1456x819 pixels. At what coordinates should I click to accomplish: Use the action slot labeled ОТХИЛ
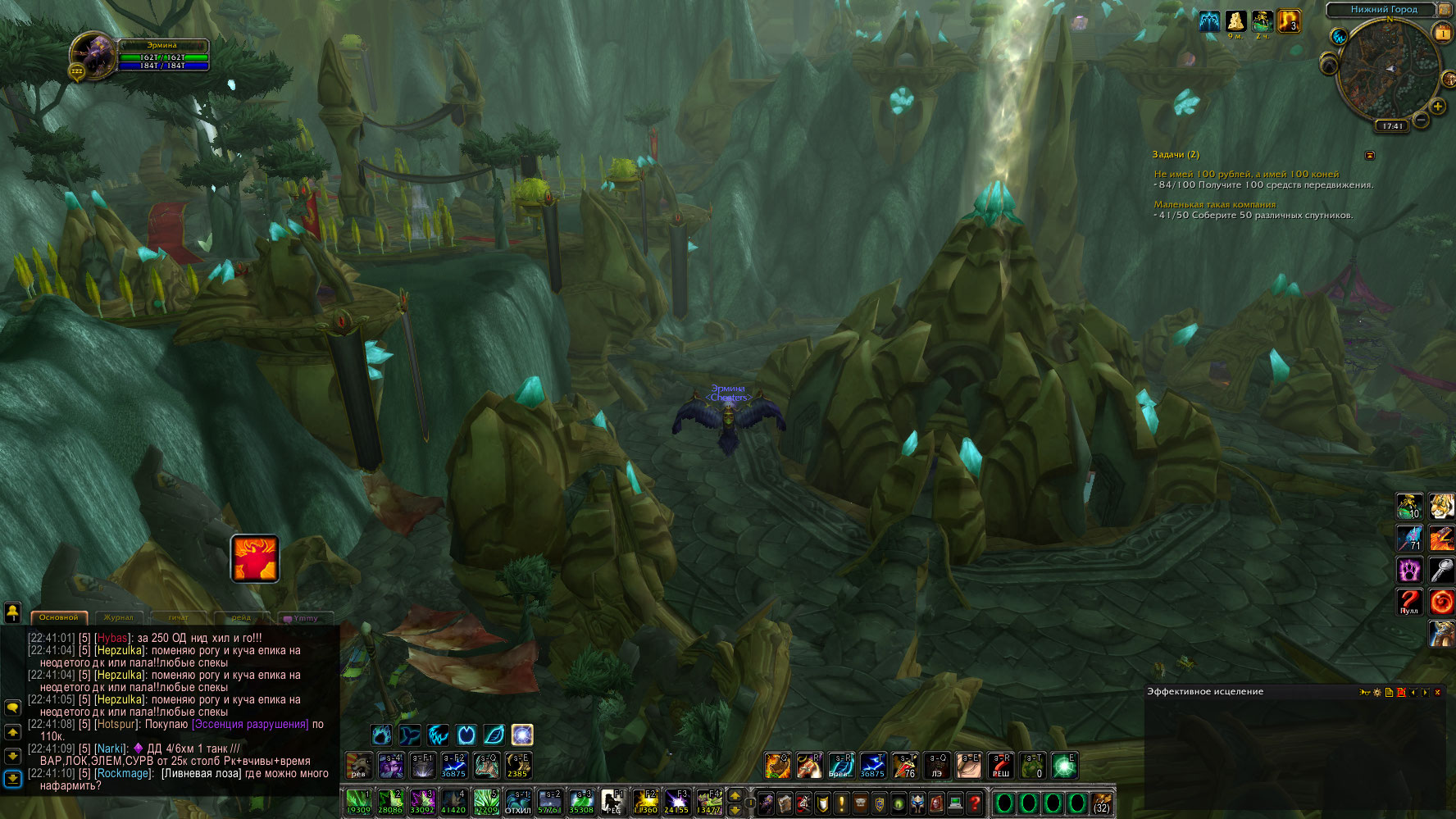[x=517, y=802]
